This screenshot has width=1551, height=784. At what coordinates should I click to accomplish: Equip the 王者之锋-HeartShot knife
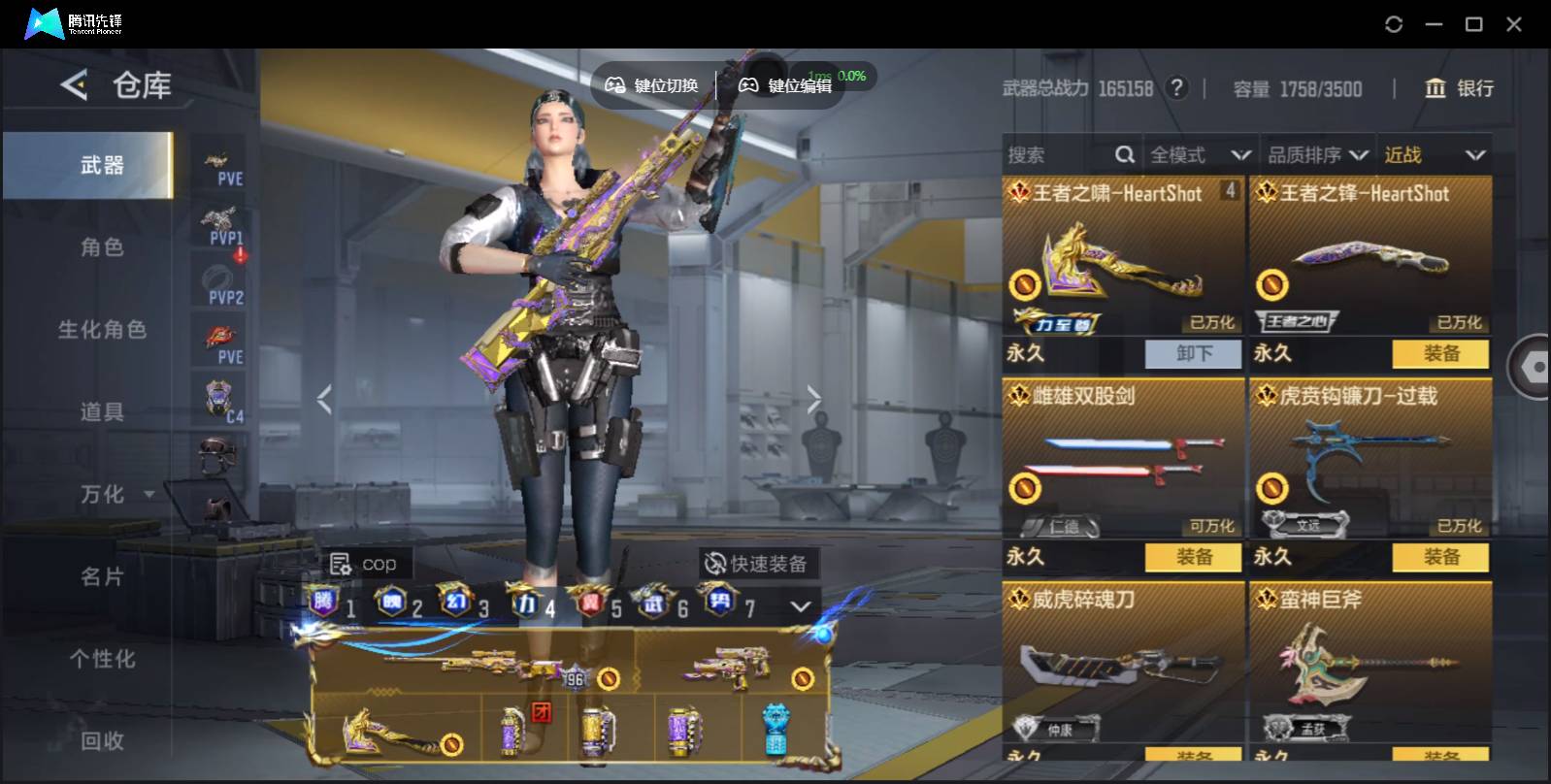click(x=1440, y=354)
